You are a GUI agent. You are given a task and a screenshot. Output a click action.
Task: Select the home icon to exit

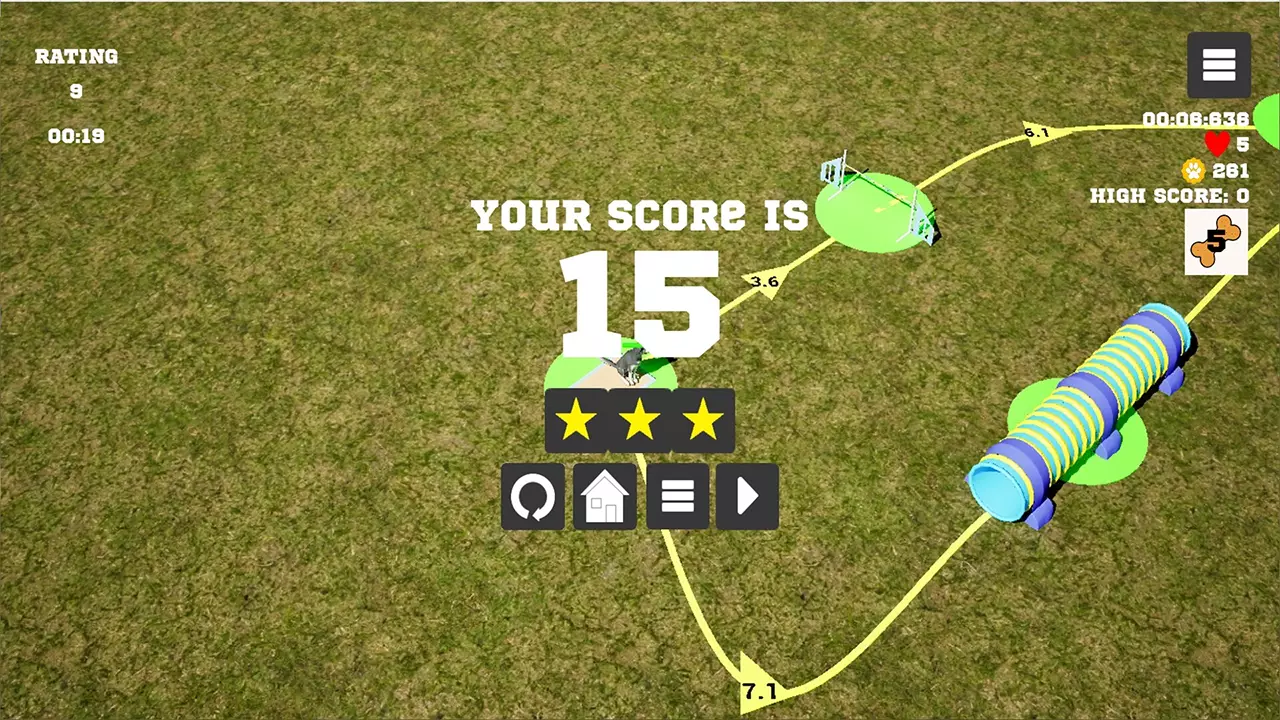[x=604, y=497]
